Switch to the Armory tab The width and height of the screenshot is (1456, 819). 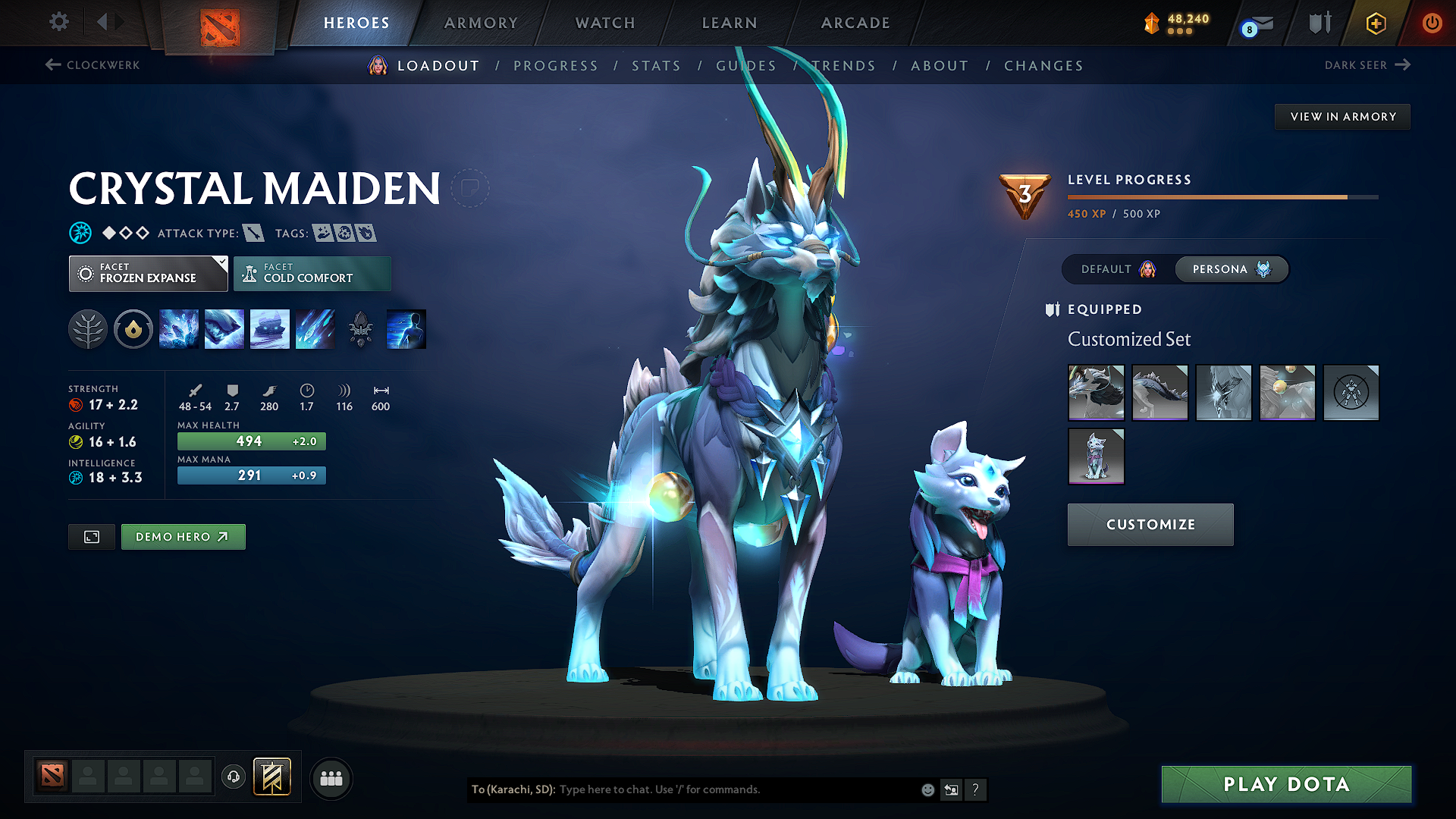point(480,23)
